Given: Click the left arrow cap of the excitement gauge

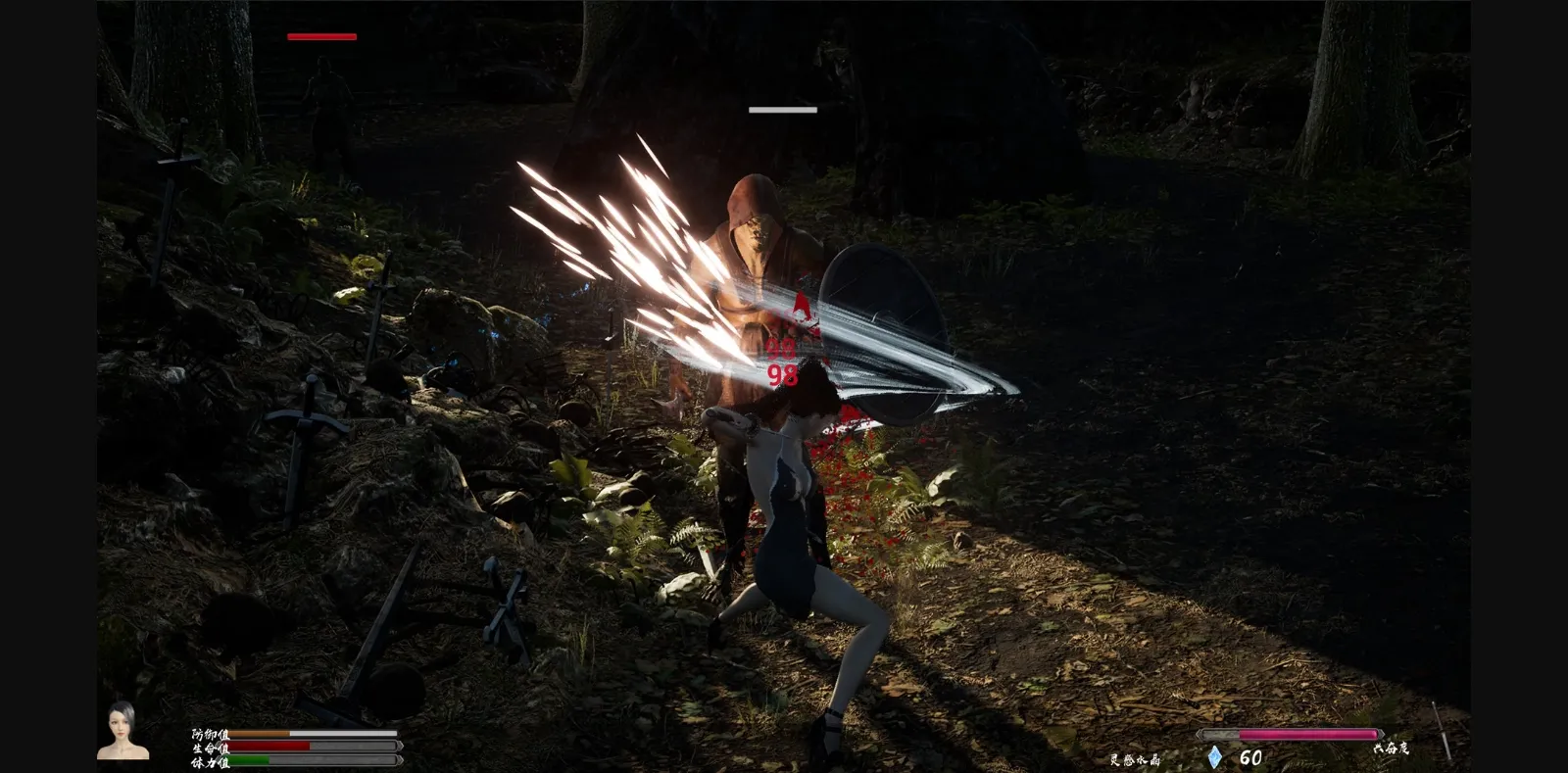Looking at the screenshot, I should (1199, 733).
